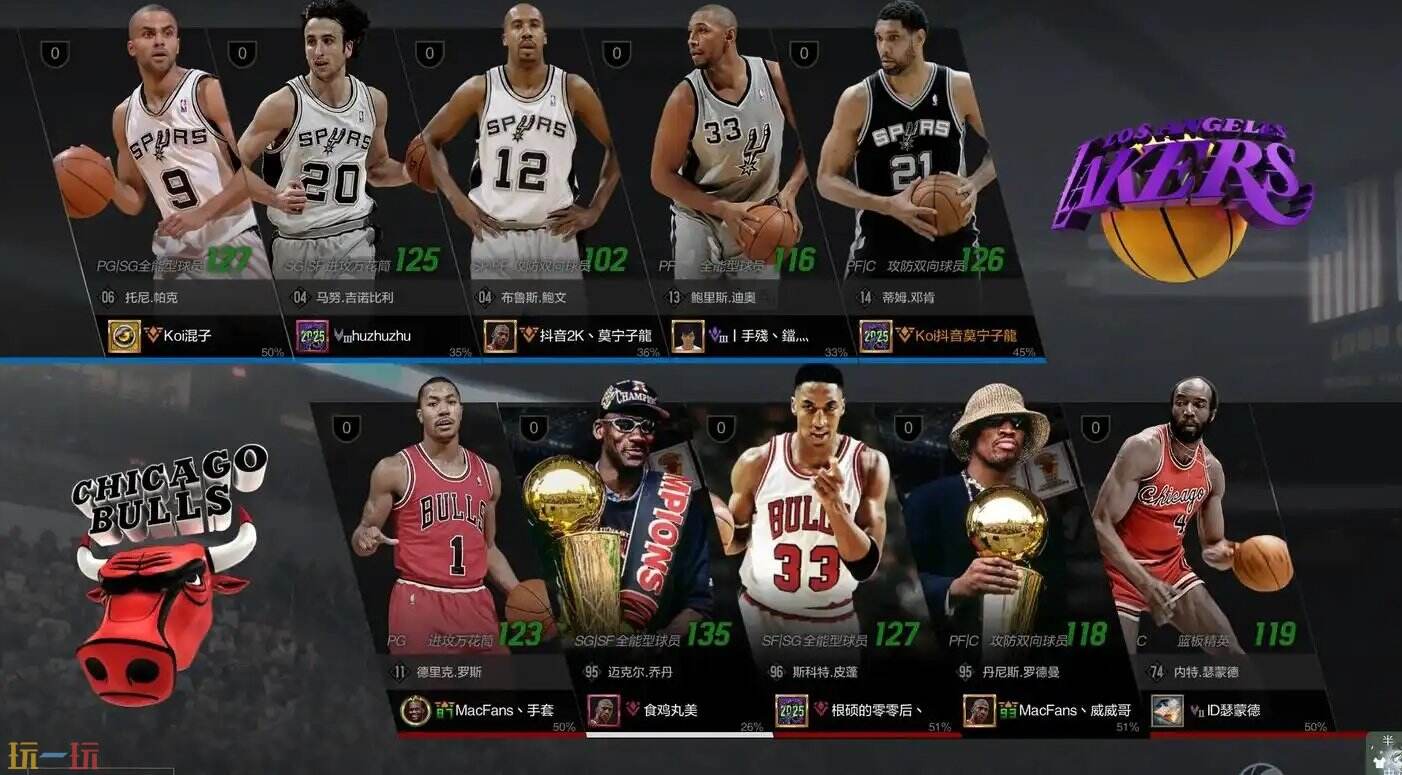This screenshot has height=775, width=1402.
Task: Click the gold medal icon next to Koi混子
Action: [x=127, y=336]
